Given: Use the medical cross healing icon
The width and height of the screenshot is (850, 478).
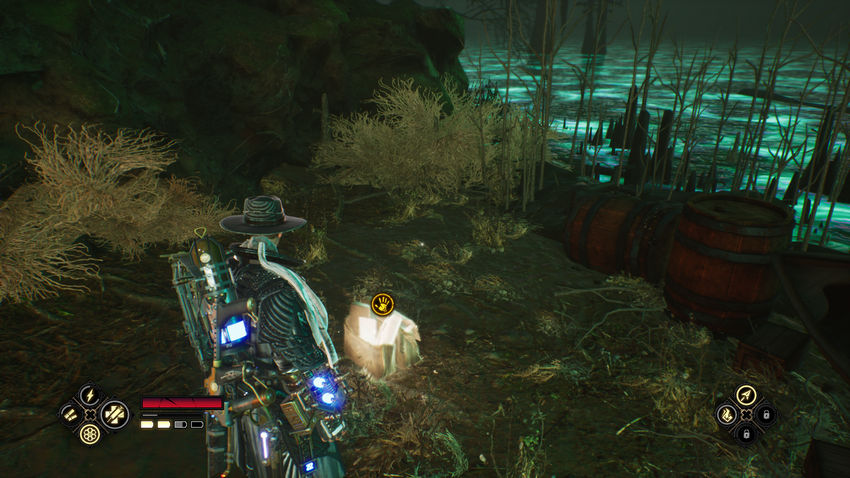Looking at the screenshot, I should pos(113,413).
